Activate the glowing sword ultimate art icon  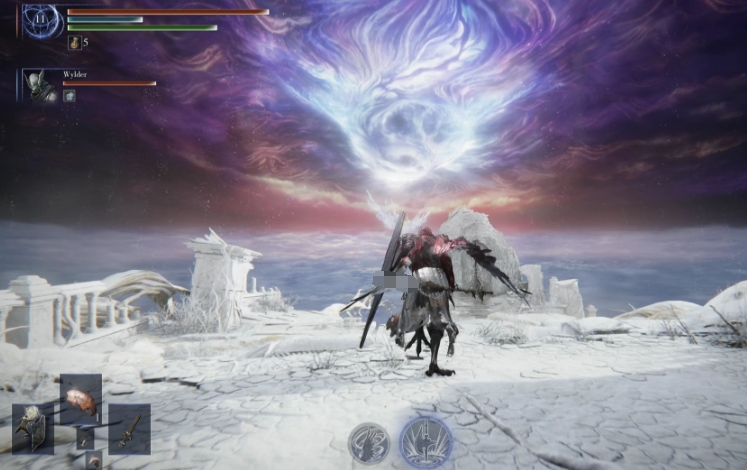pyautogui.click(x=425, y=442)
